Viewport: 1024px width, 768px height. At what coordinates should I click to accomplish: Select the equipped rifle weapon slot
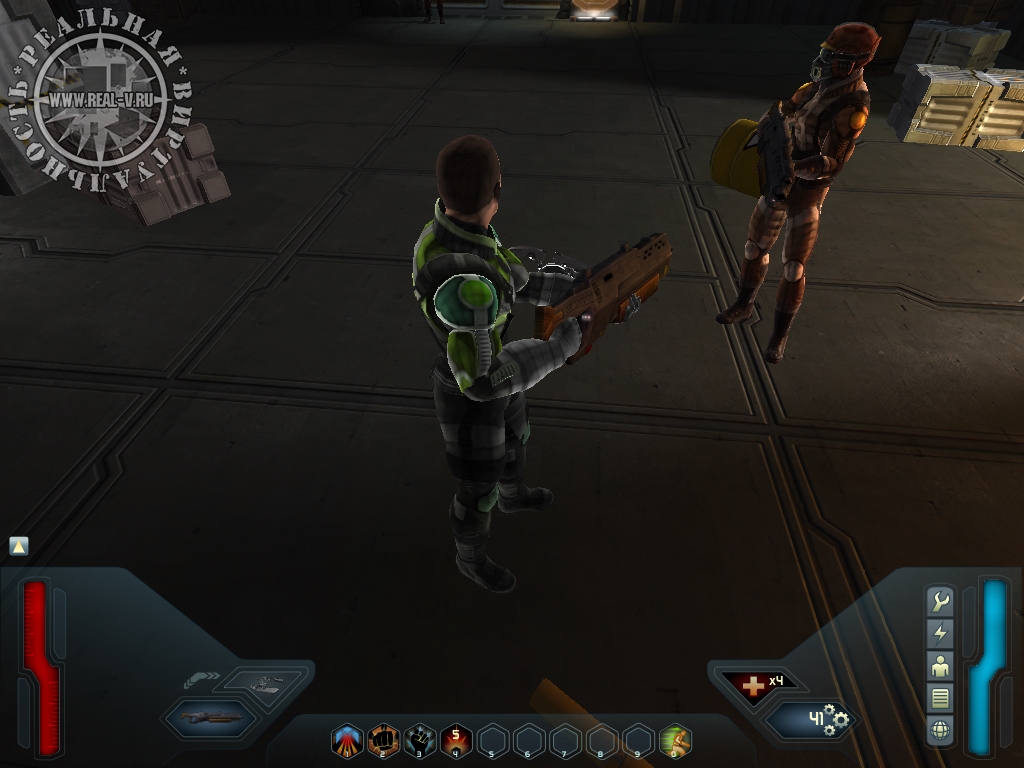(210, 717)
